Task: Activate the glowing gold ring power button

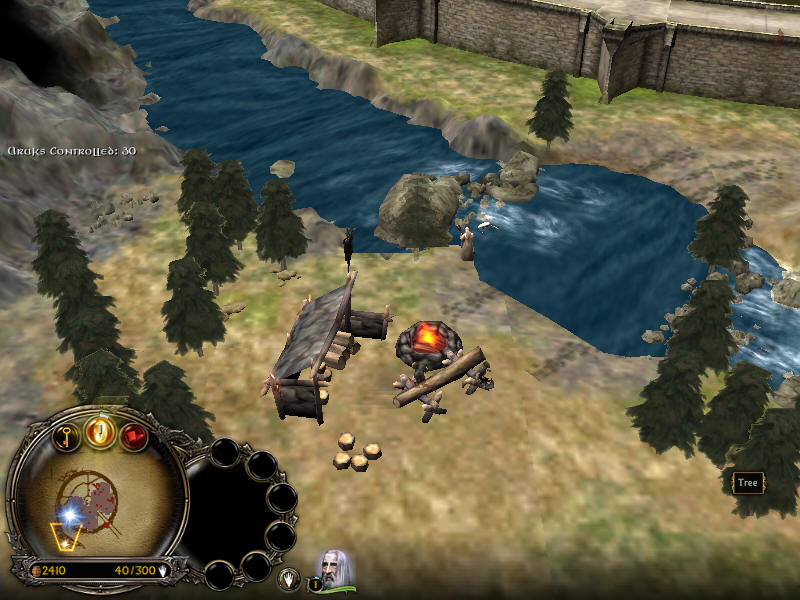Action: [100, 432]
